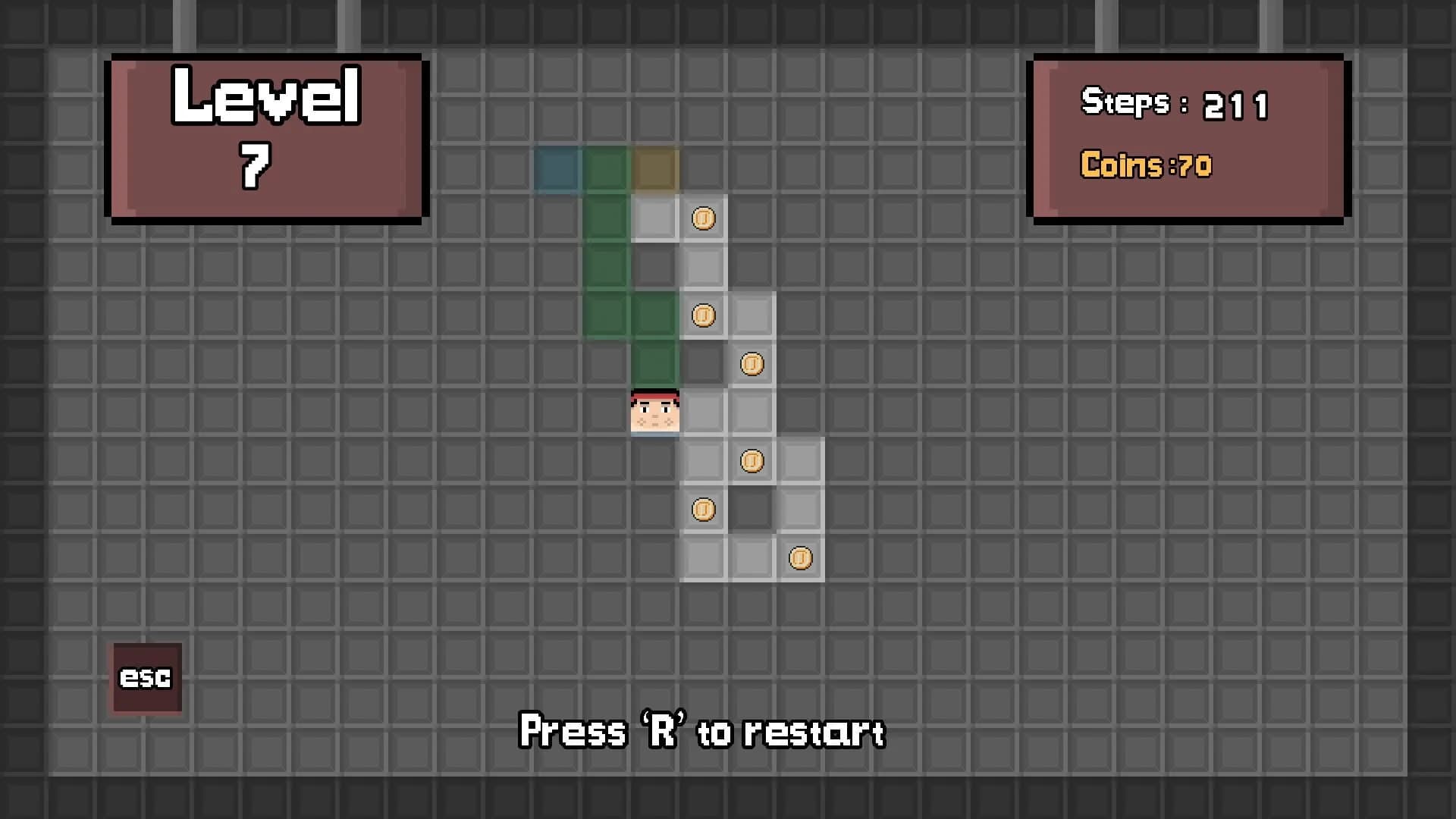Click the yellow tile beside the blue one

pos(654,169)
